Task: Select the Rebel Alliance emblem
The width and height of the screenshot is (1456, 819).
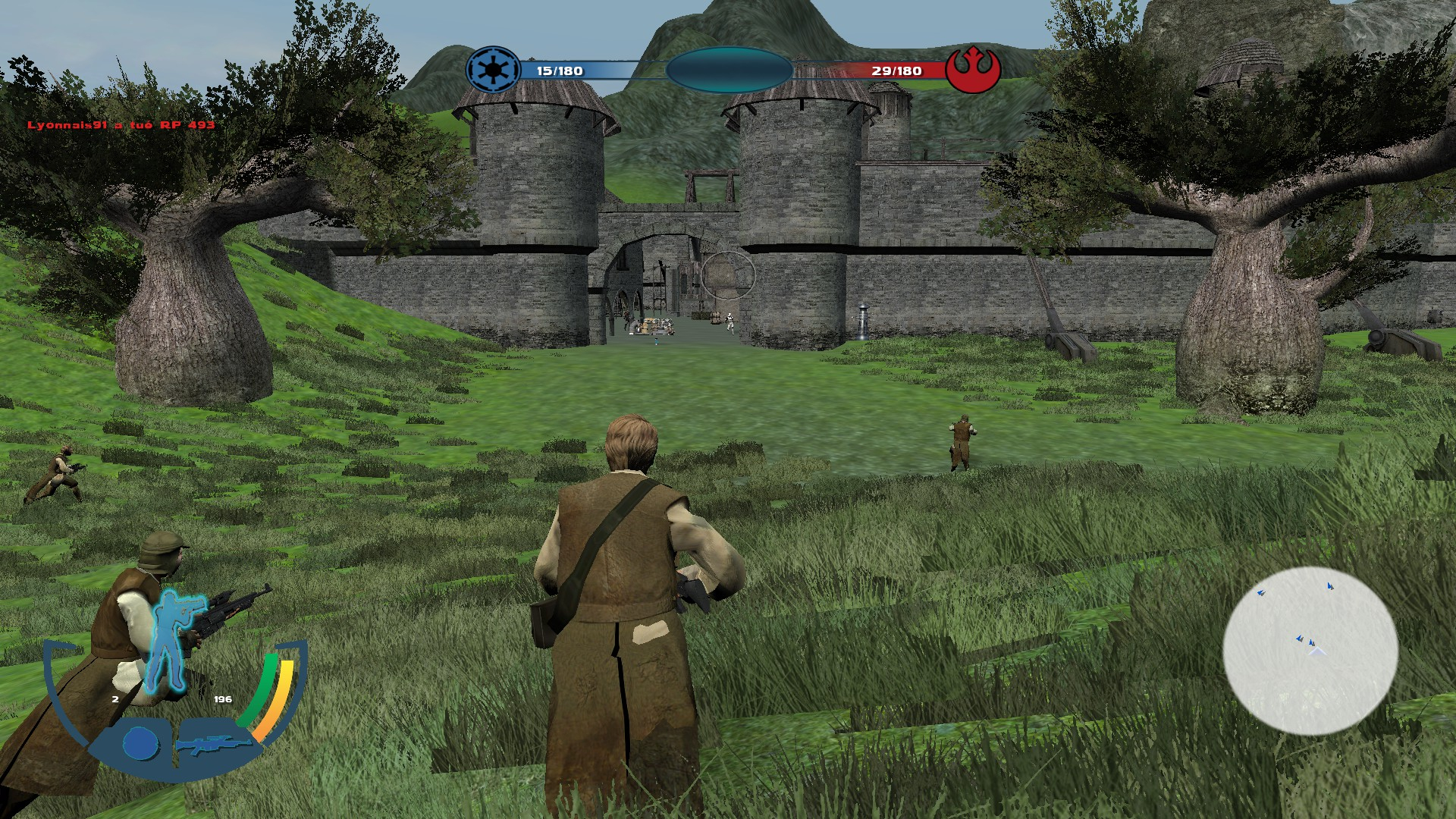Action: [973, 71]
